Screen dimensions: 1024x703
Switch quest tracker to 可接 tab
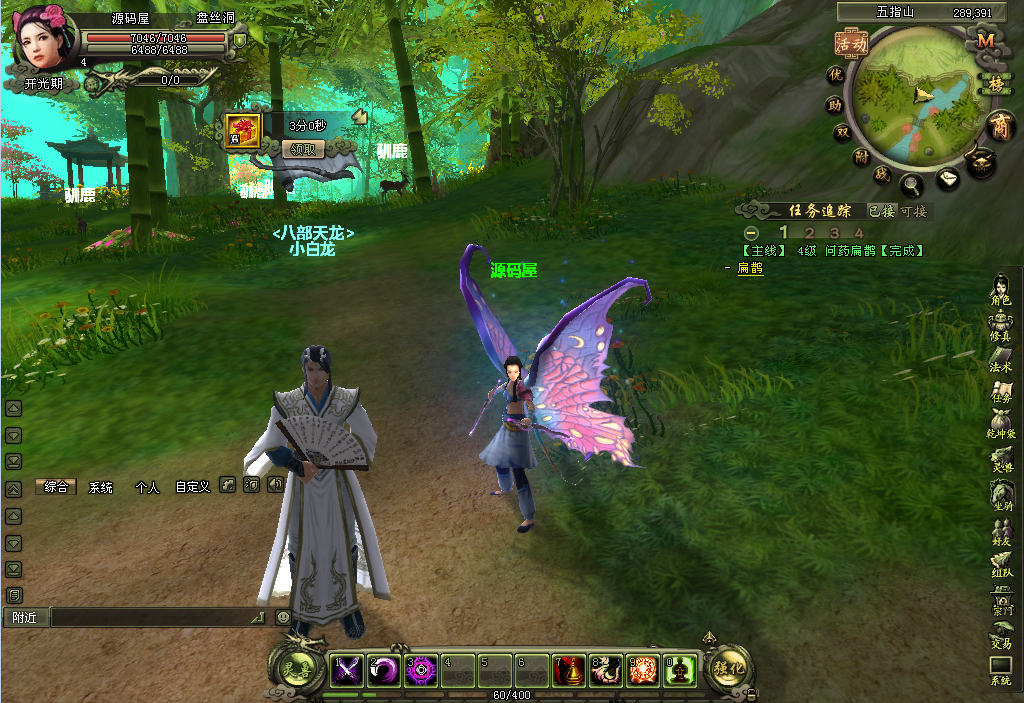pyautogui.click(x=914, y=211)
